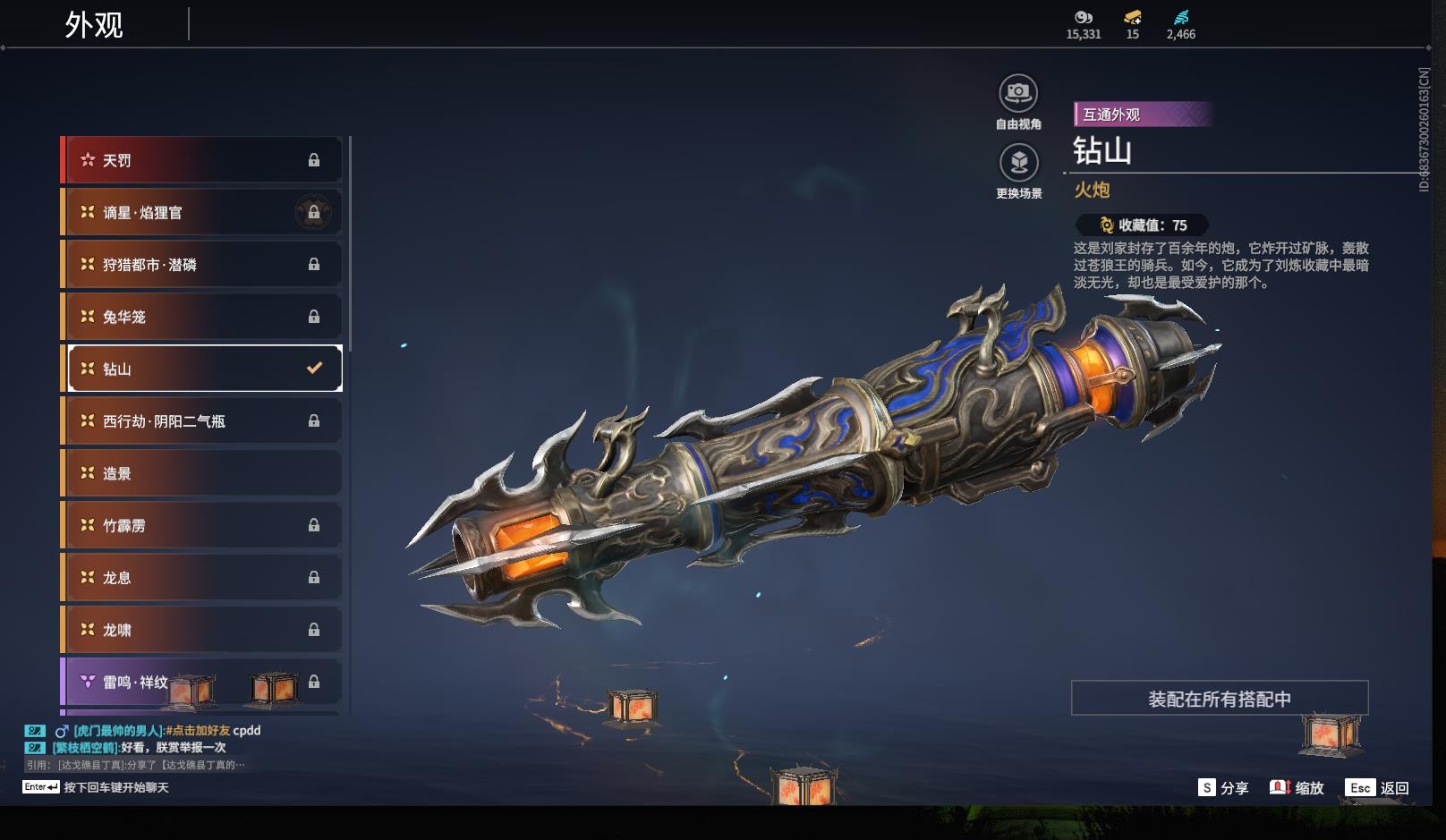
Task: Click the 收藏值 collection value badge
Action: (1143, 225)
